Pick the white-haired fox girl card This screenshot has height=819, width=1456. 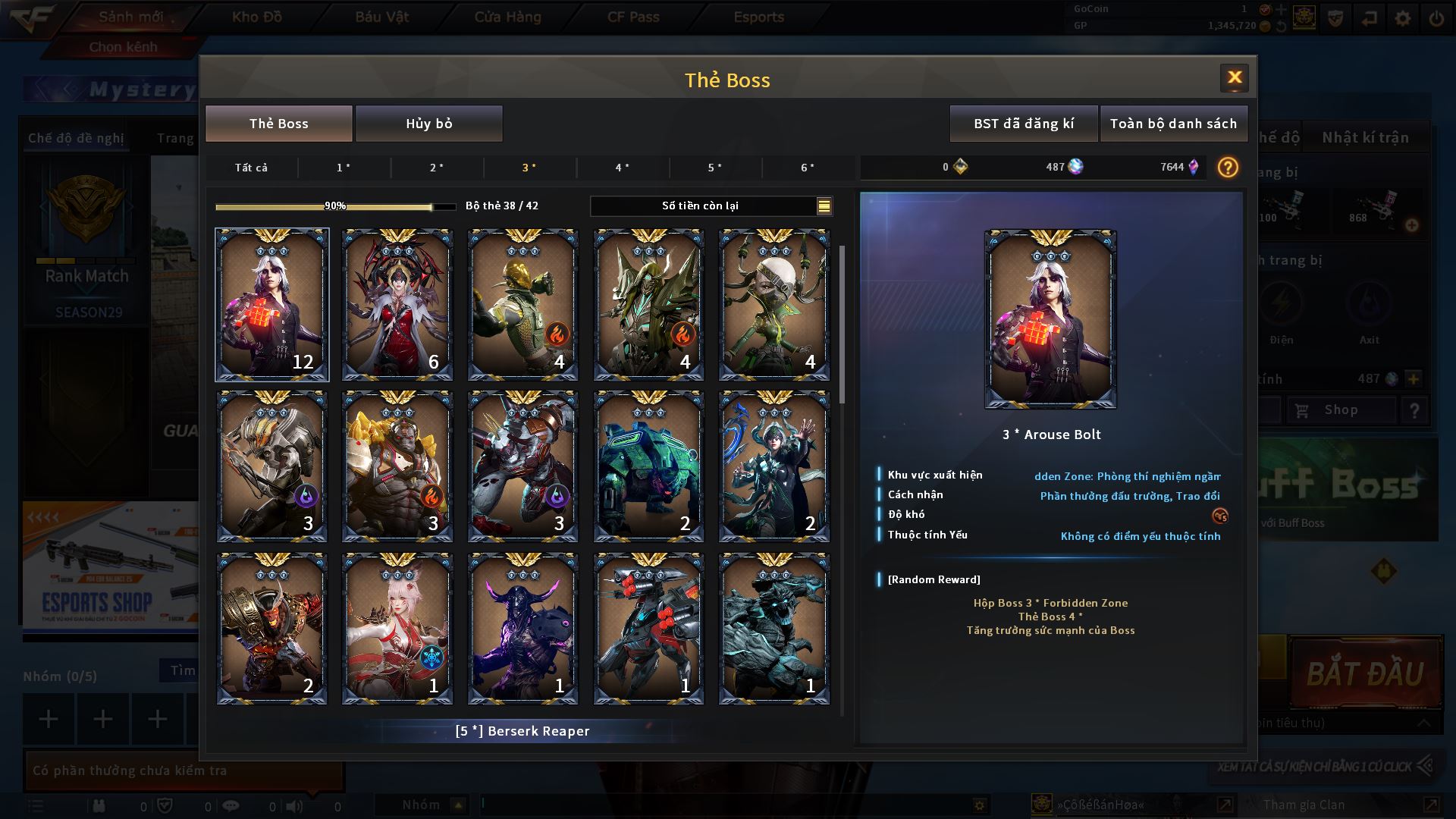(397, 629)
